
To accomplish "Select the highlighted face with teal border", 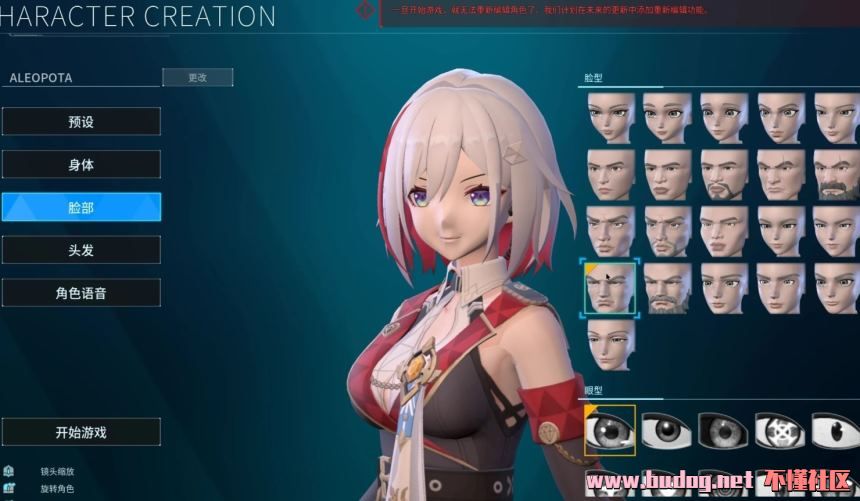I will click(x=610, y=288).
